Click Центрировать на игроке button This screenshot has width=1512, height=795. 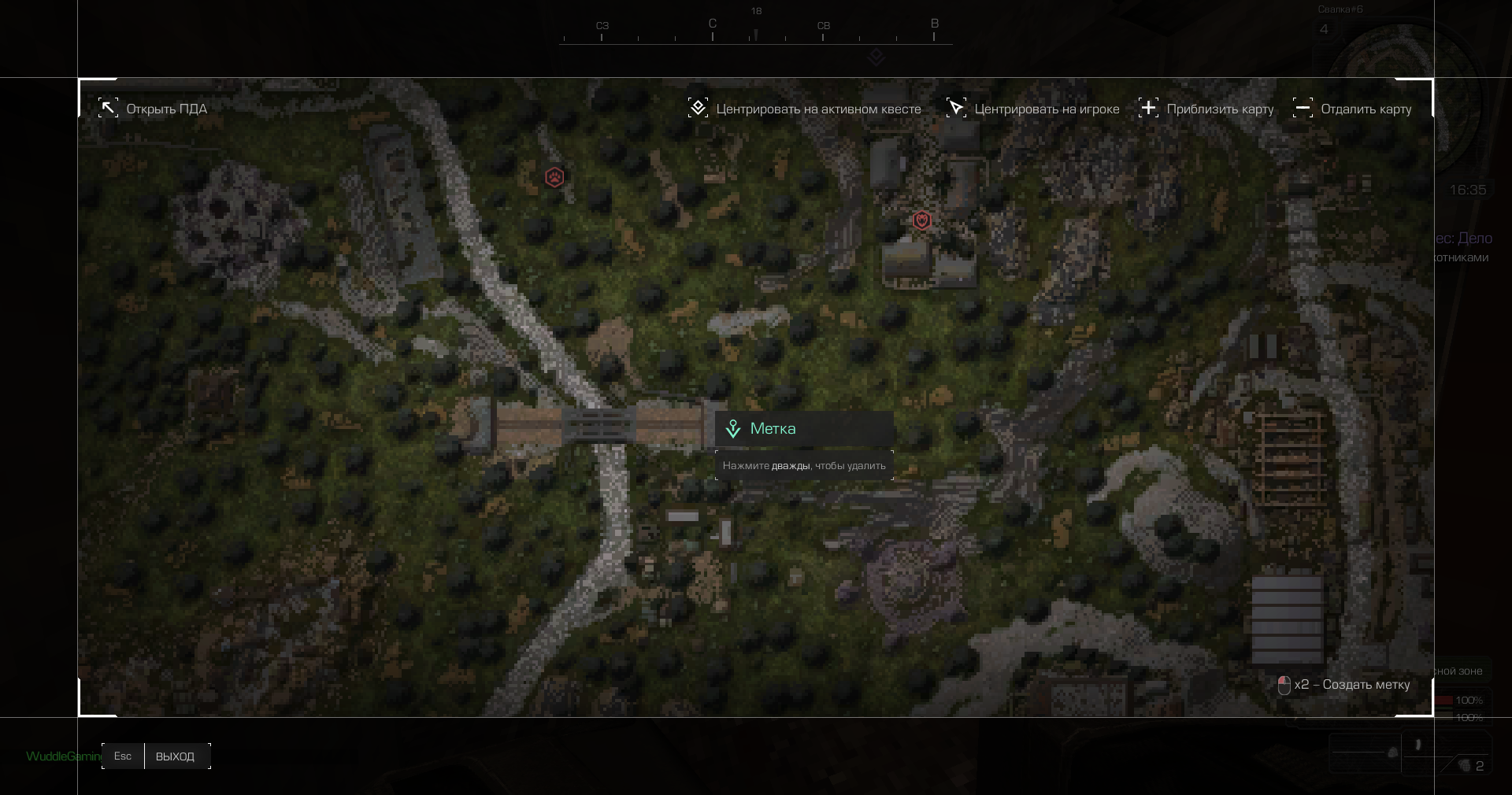pos(1032,109)
